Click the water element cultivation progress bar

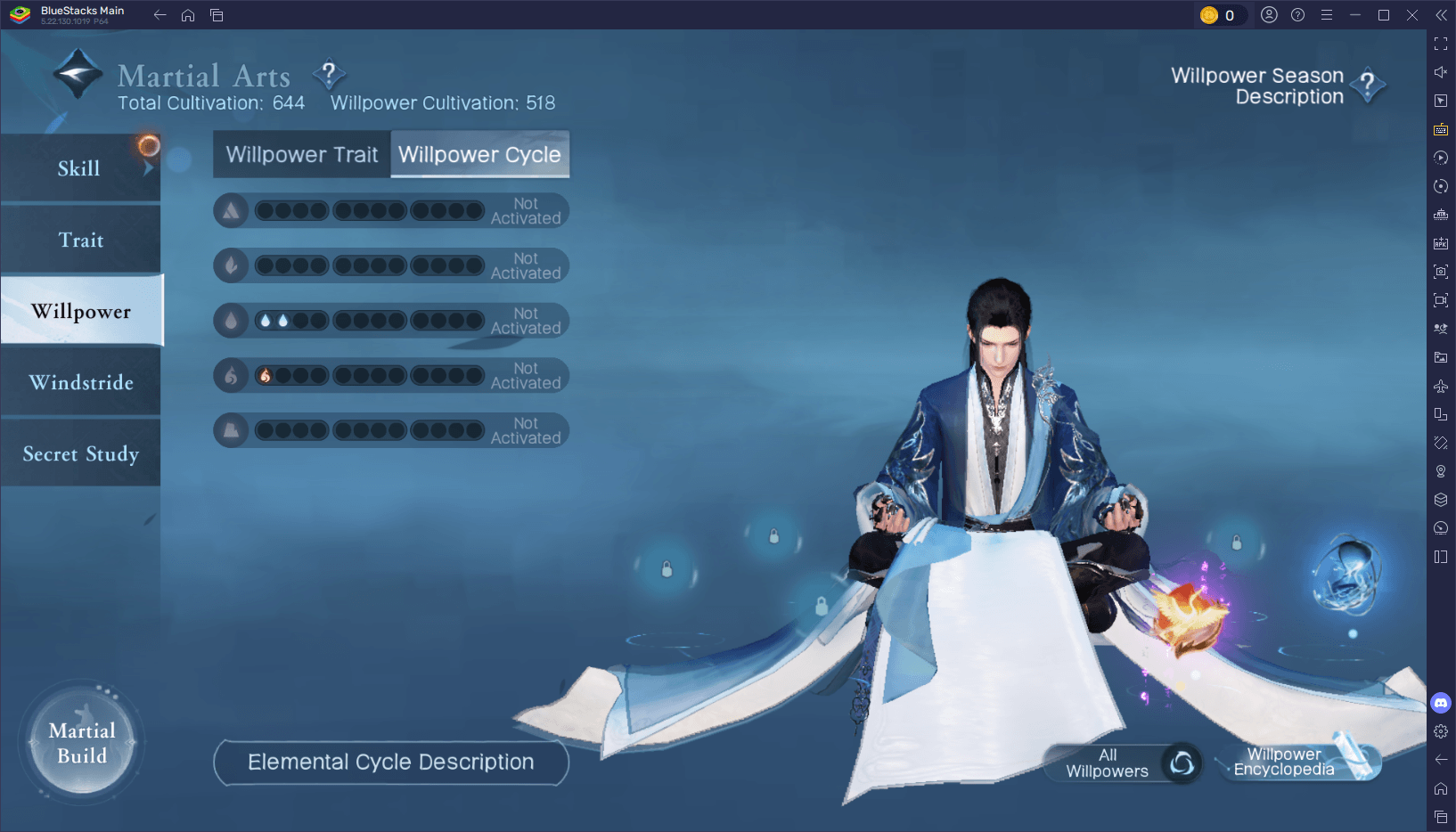click(370, 320)
